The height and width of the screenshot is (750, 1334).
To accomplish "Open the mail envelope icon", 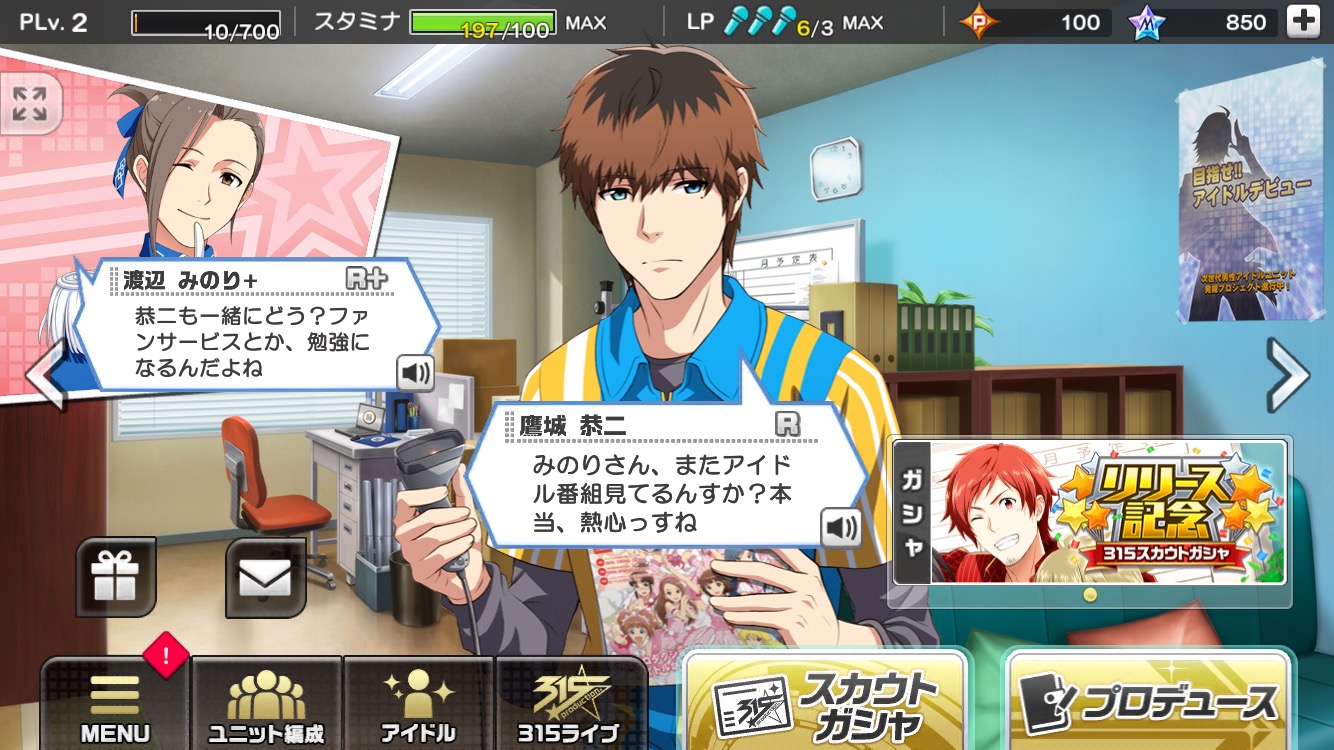I will 265,577.
